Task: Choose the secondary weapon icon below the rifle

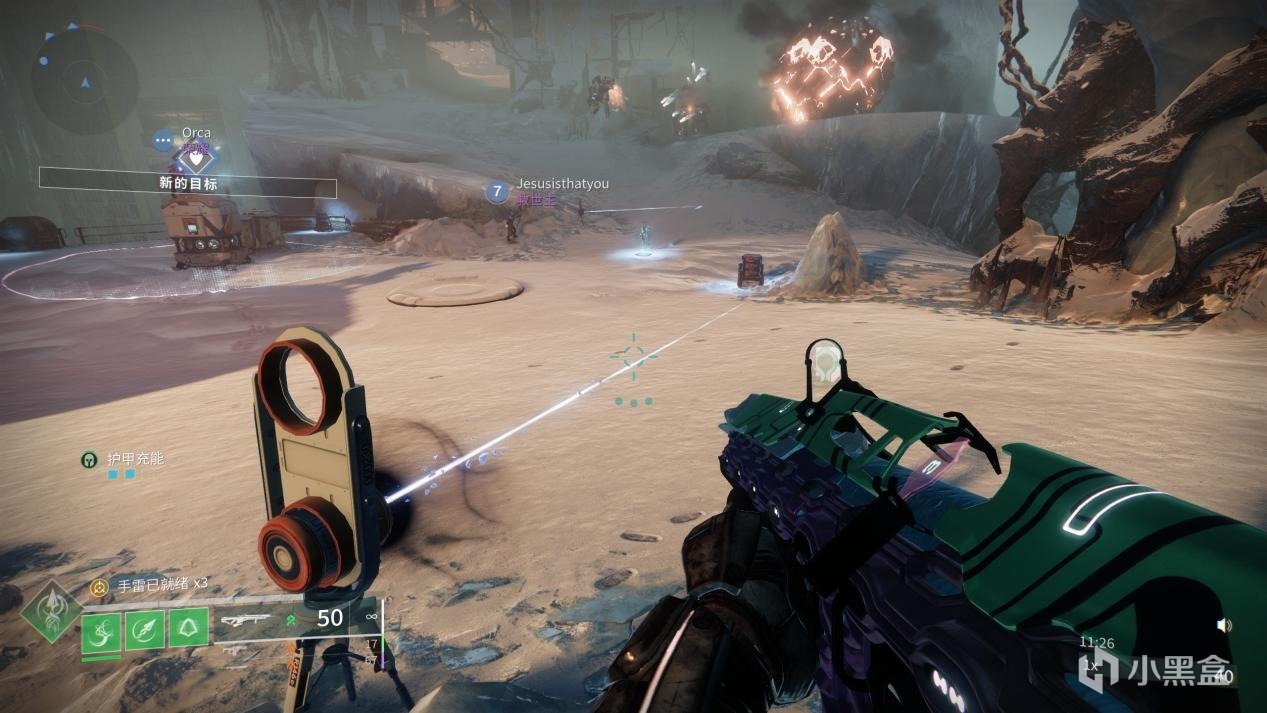Action: coord(235,650)
